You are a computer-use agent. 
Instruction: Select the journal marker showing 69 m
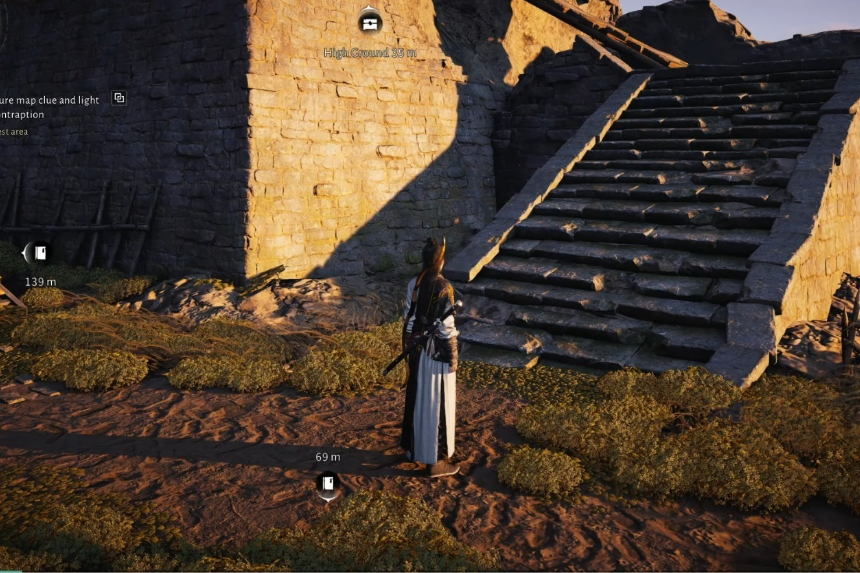coord(328,484)
